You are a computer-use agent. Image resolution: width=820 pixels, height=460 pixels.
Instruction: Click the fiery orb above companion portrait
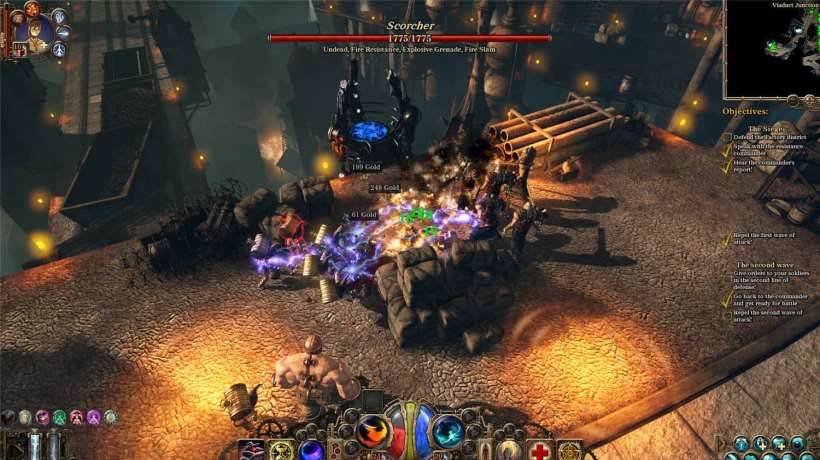(x=30, y=9)
